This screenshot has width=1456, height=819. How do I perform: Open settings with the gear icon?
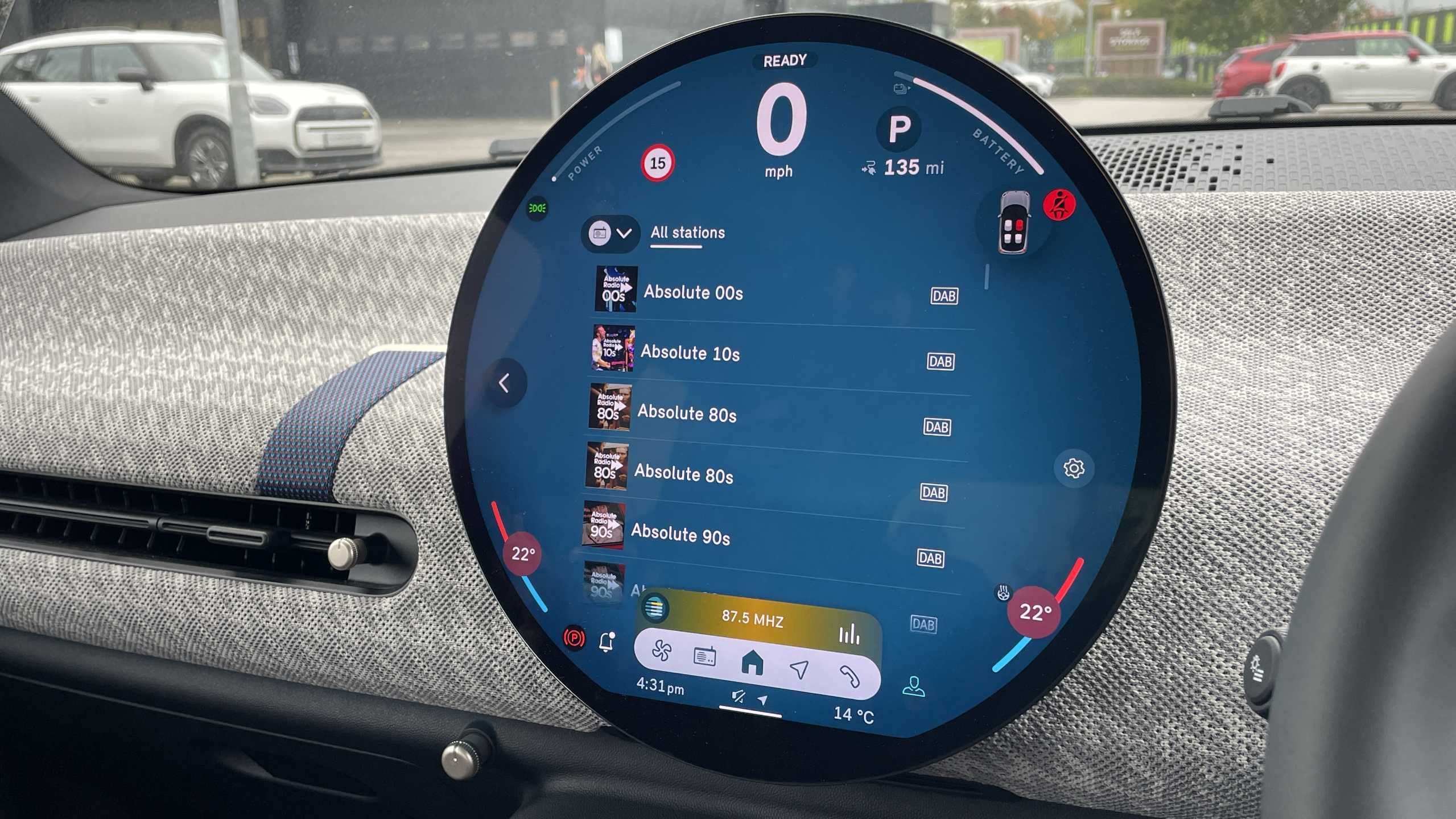tap(1074, 468)
